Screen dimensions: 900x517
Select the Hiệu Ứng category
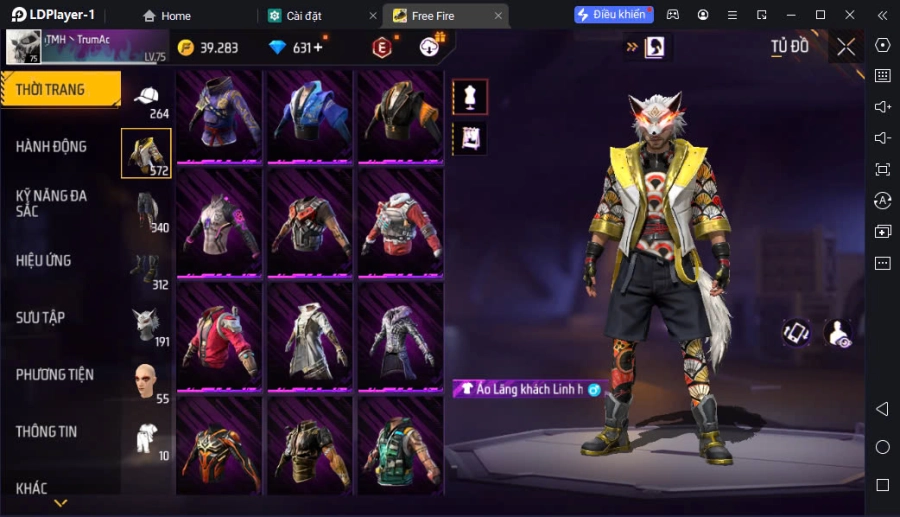(44, 261)
